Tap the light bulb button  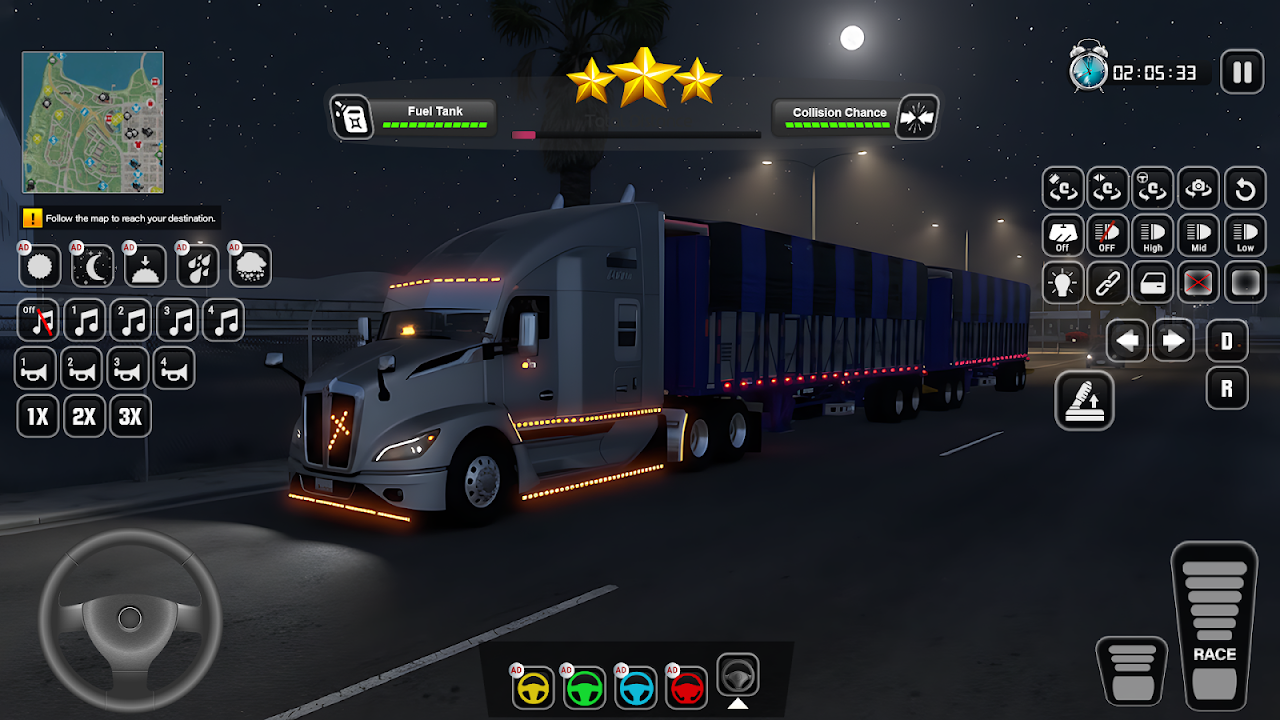tap(1062, 283)
